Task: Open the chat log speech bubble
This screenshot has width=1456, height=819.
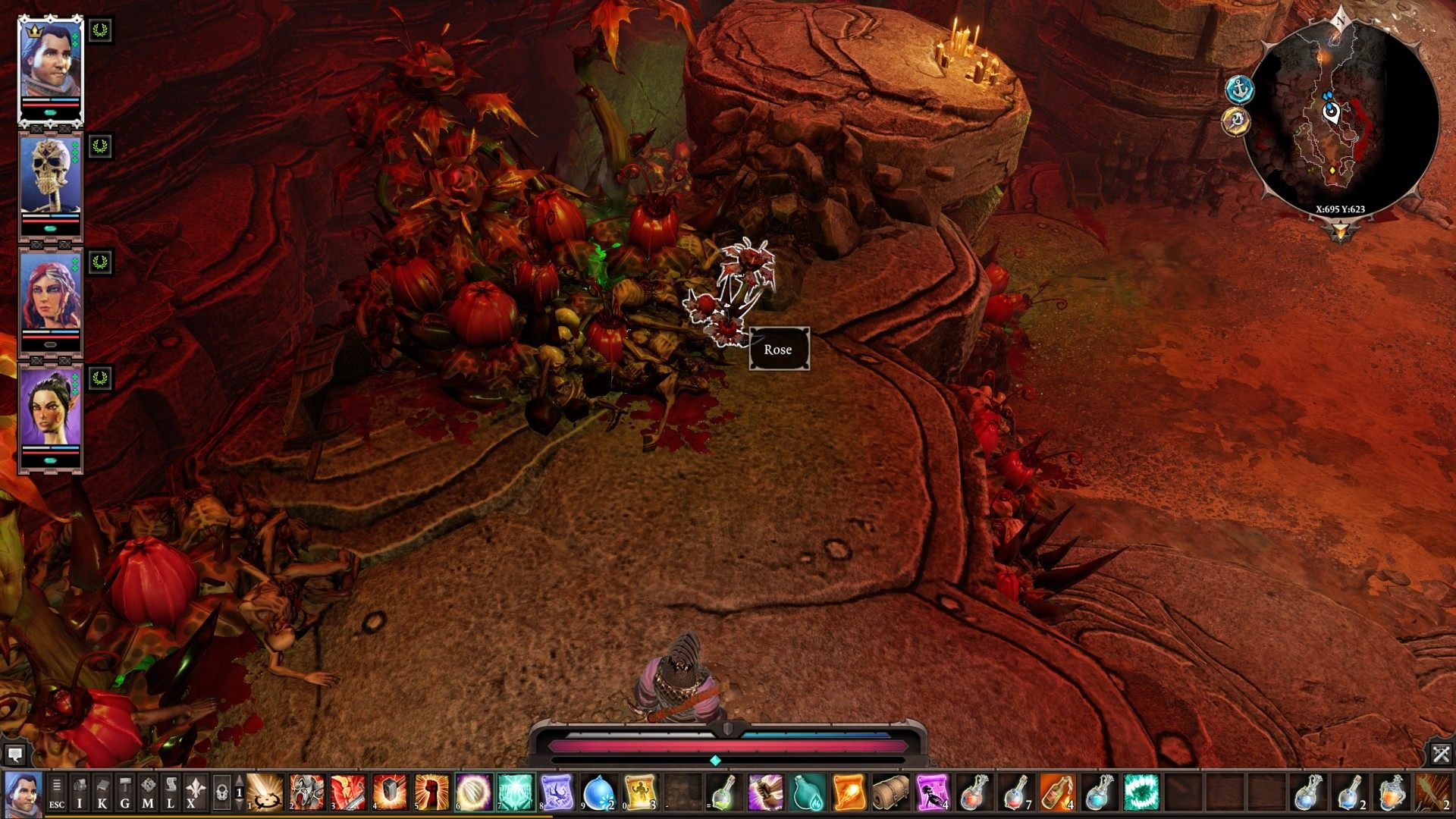Action: [x=14, y=754]
